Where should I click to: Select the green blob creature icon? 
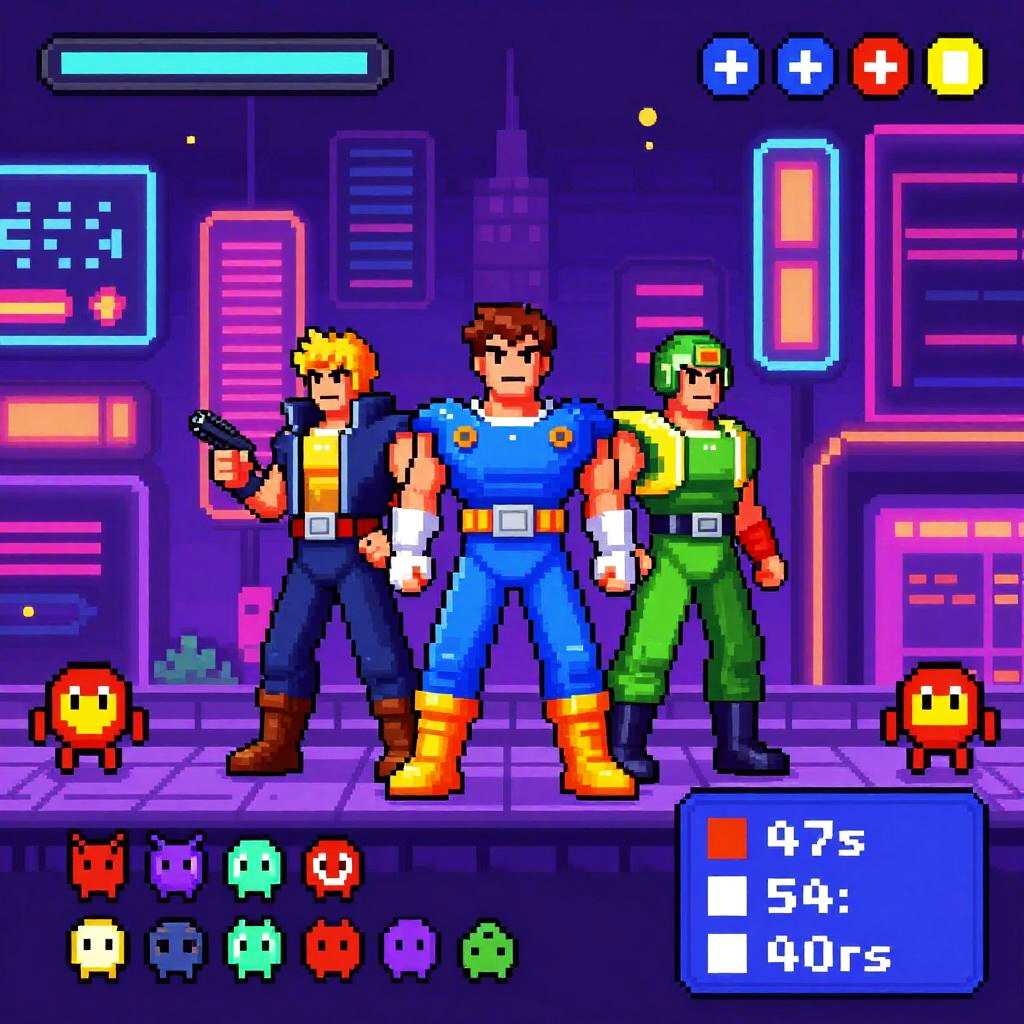click(x=487, y=947)
